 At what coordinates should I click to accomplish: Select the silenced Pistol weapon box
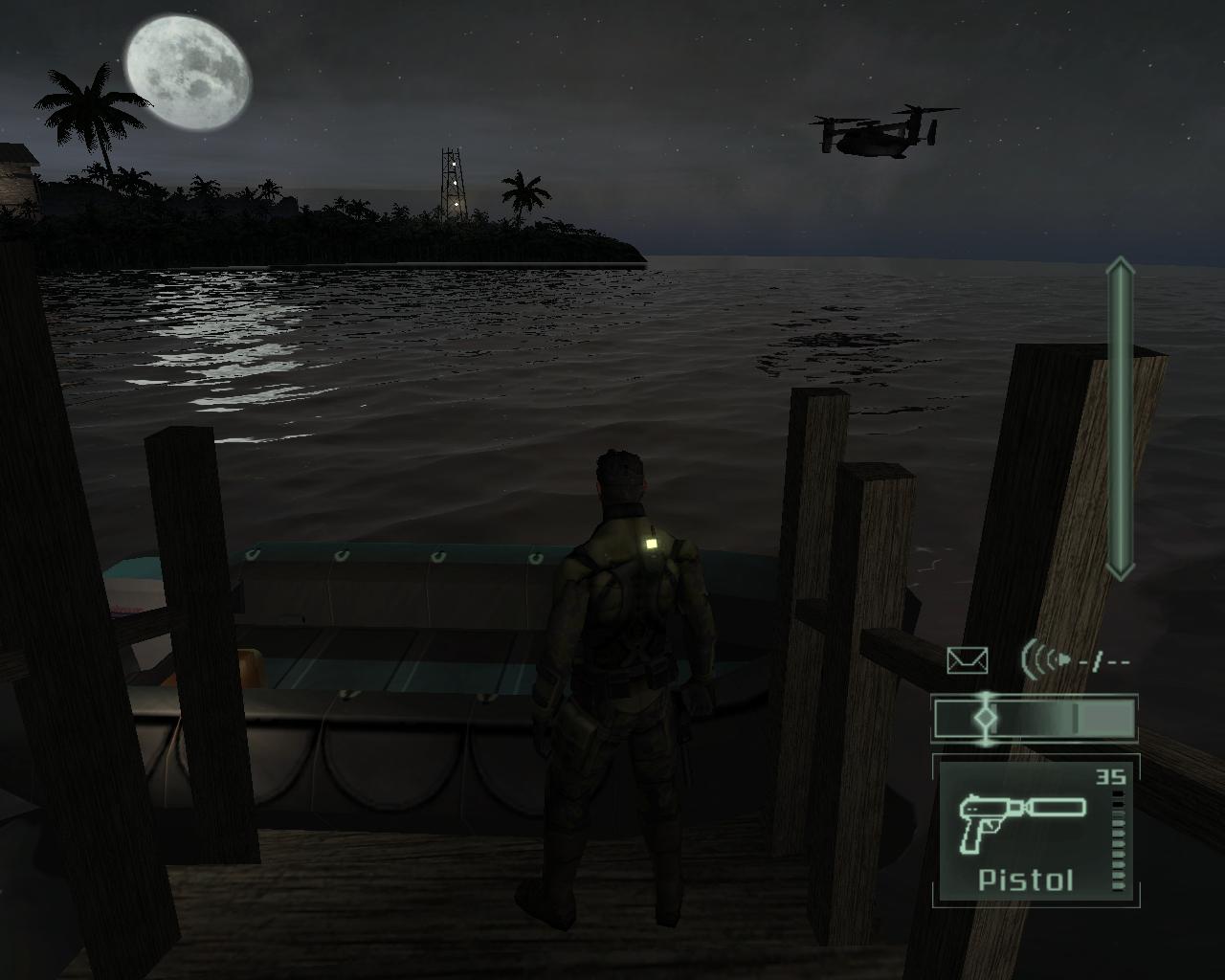tap(1034, 831)
